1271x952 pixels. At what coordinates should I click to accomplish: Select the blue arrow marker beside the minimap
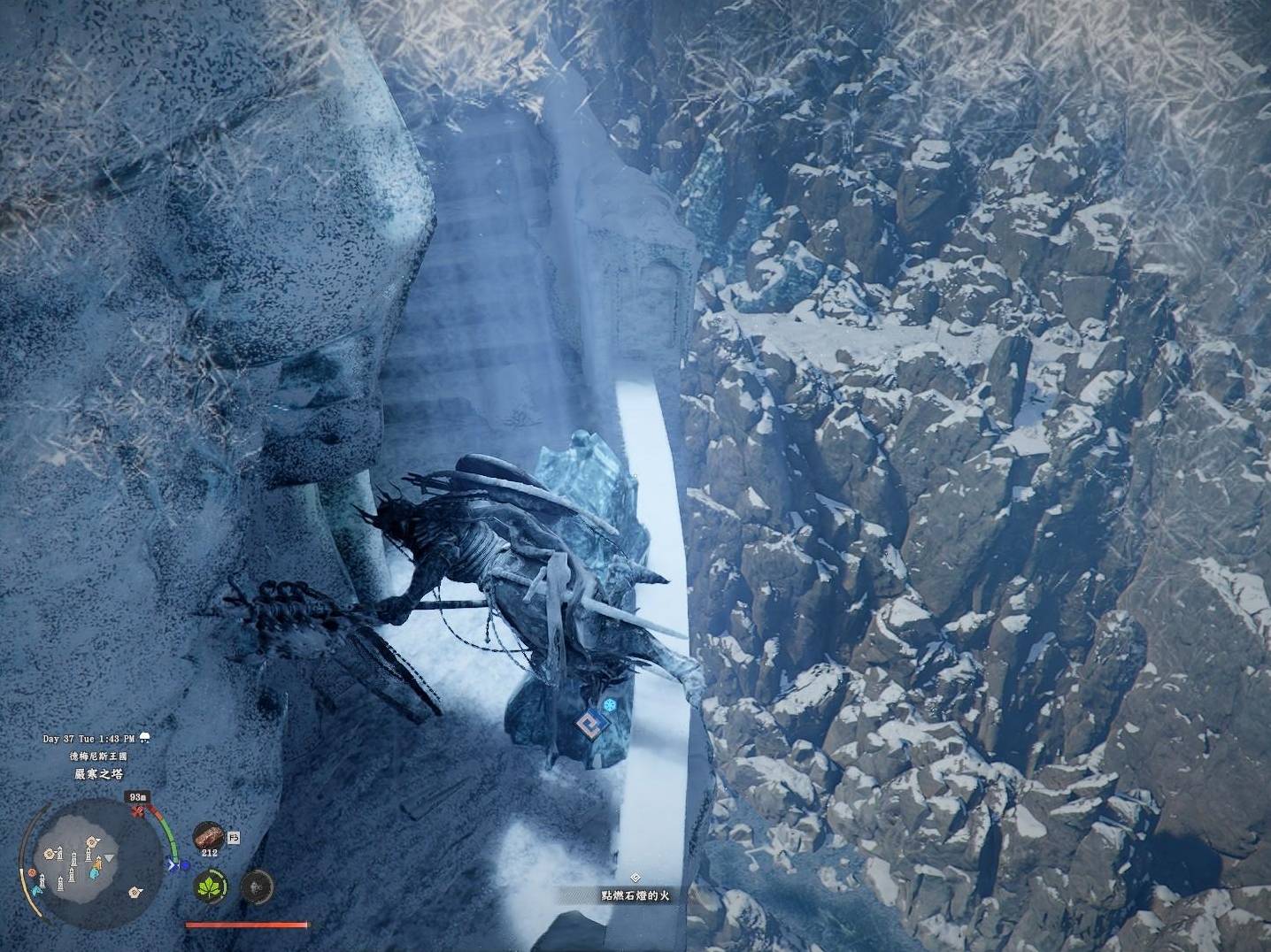pos(173,865)
